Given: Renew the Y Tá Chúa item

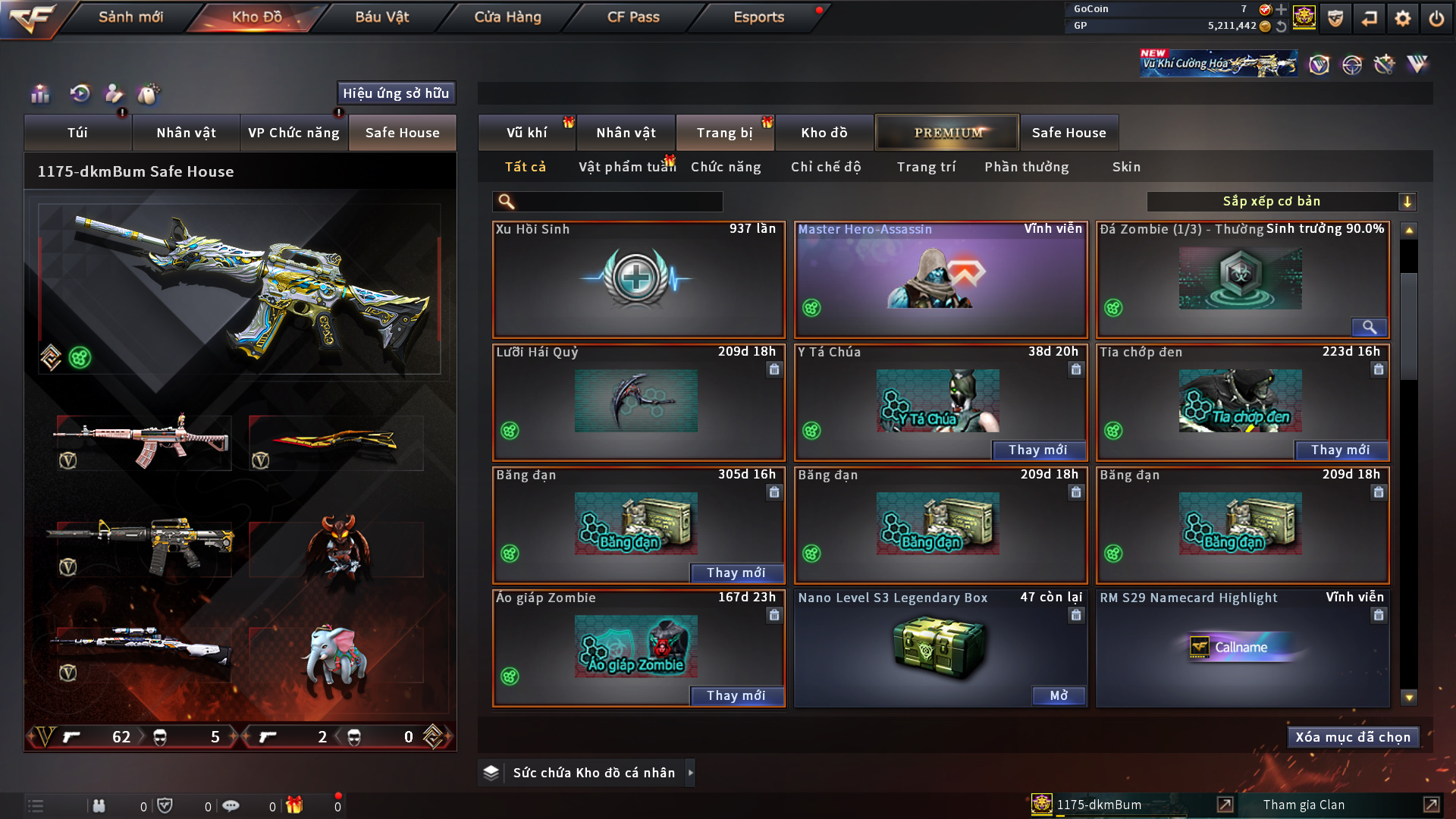Looking at the screenshot, I should tap(1037, 450).
